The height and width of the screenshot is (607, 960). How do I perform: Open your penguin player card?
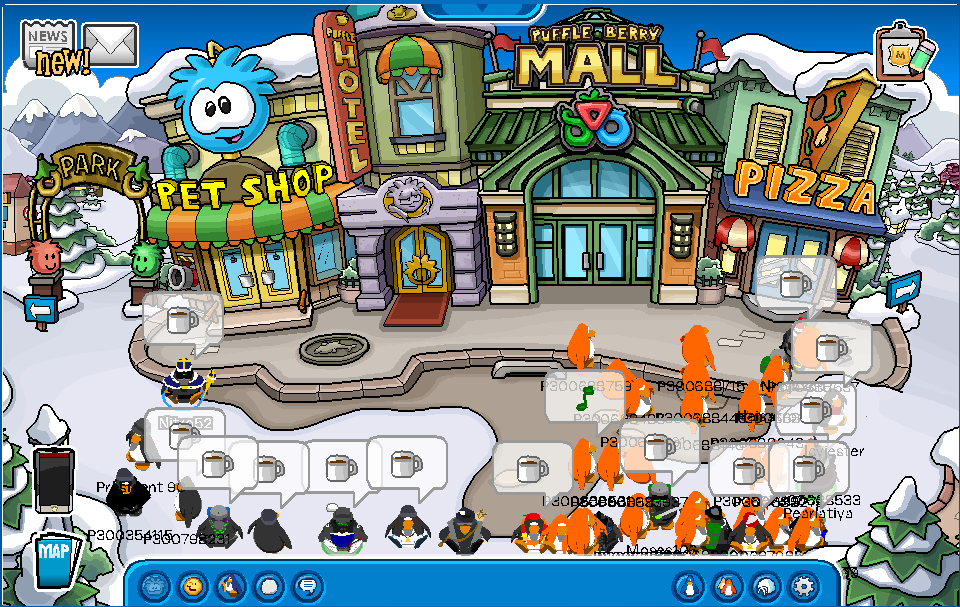click(689, 585)
